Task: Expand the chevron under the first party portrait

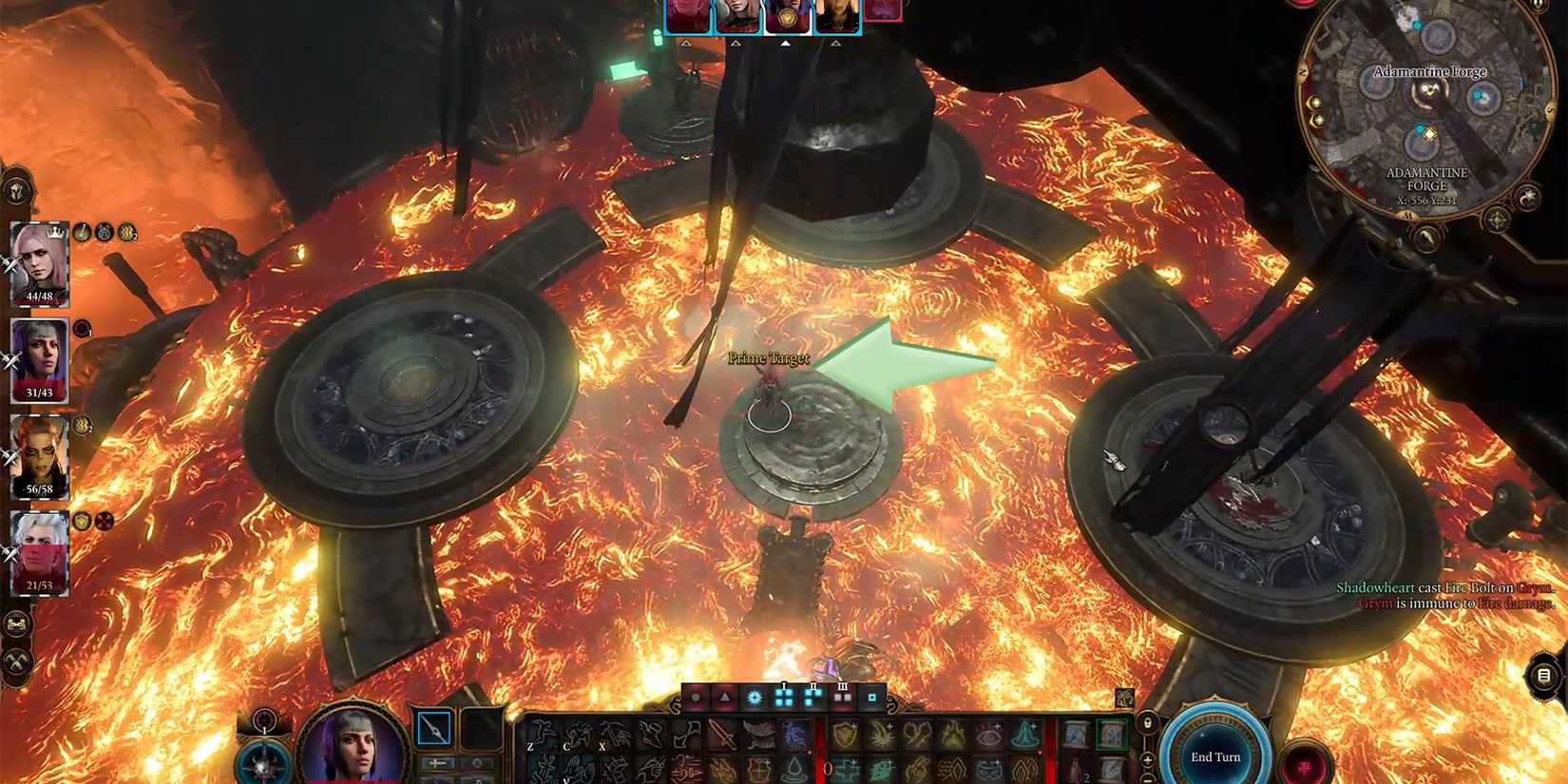Action: [x=686, y=41]
